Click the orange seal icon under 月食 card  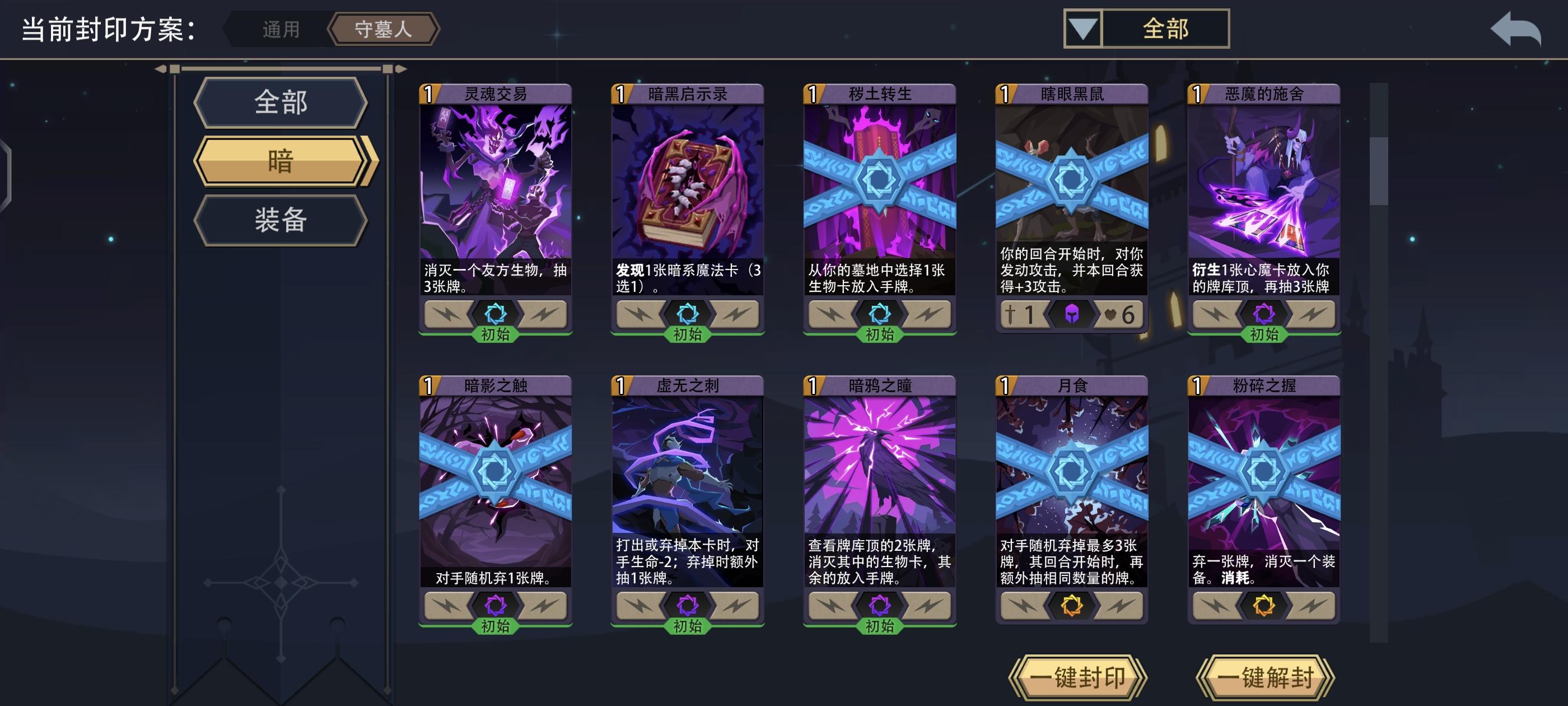[x=1073, y=604]
